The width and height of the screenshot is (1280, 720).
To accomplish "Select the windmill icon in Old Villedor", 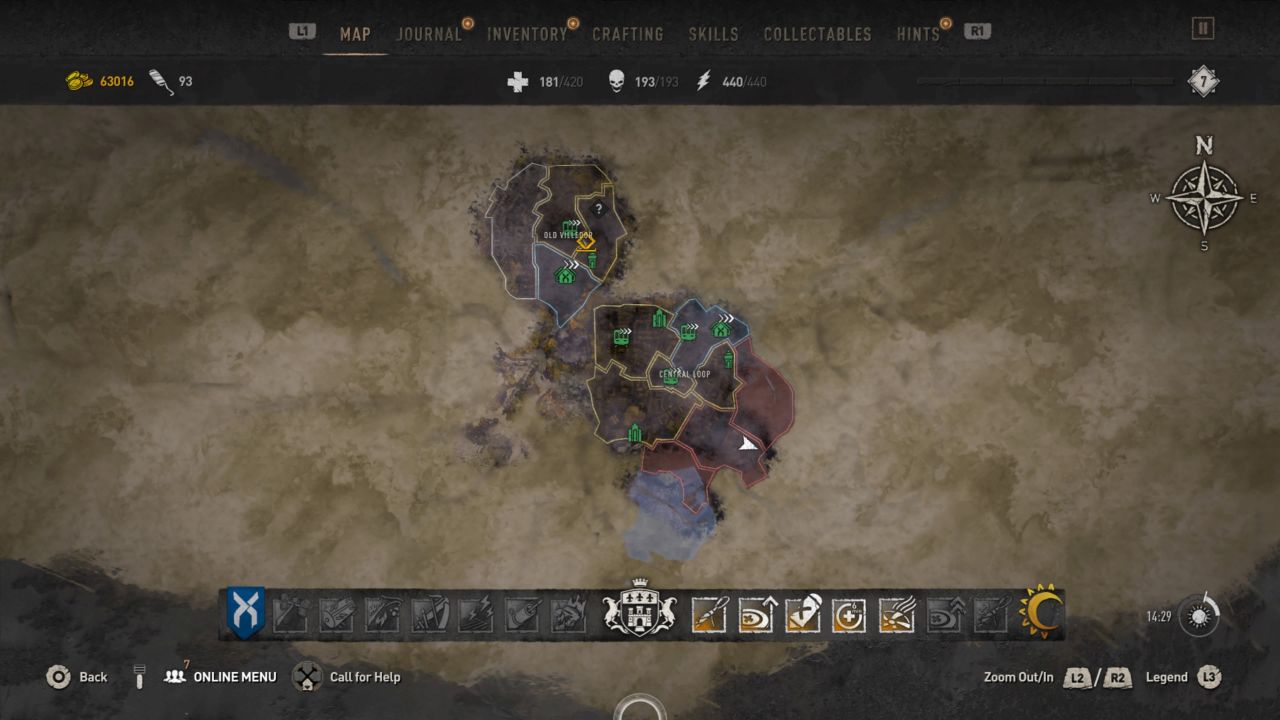I will [x=591, y=261].
